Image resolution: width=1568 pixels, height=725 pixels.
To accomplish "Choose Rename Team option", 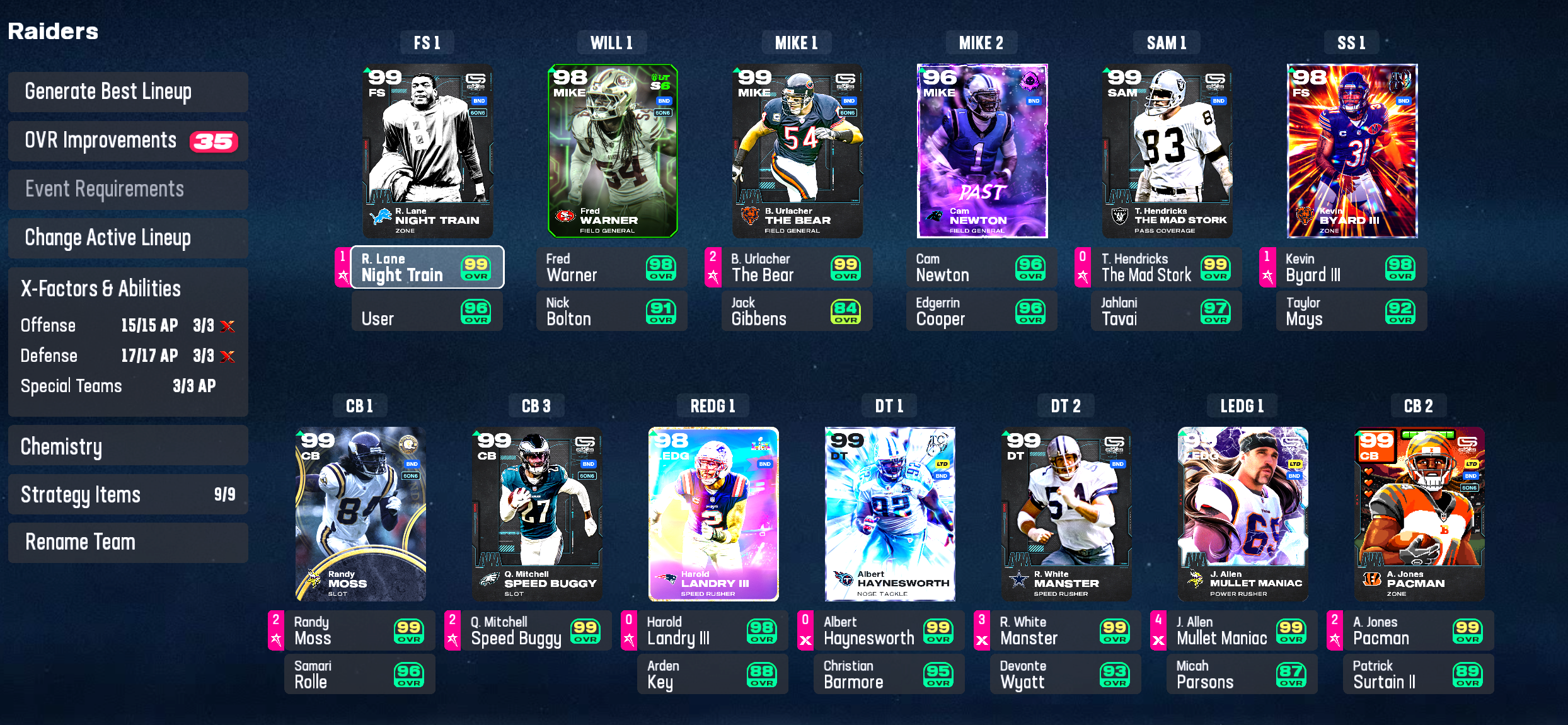I will pyautogui.click(x=128, y=542).
